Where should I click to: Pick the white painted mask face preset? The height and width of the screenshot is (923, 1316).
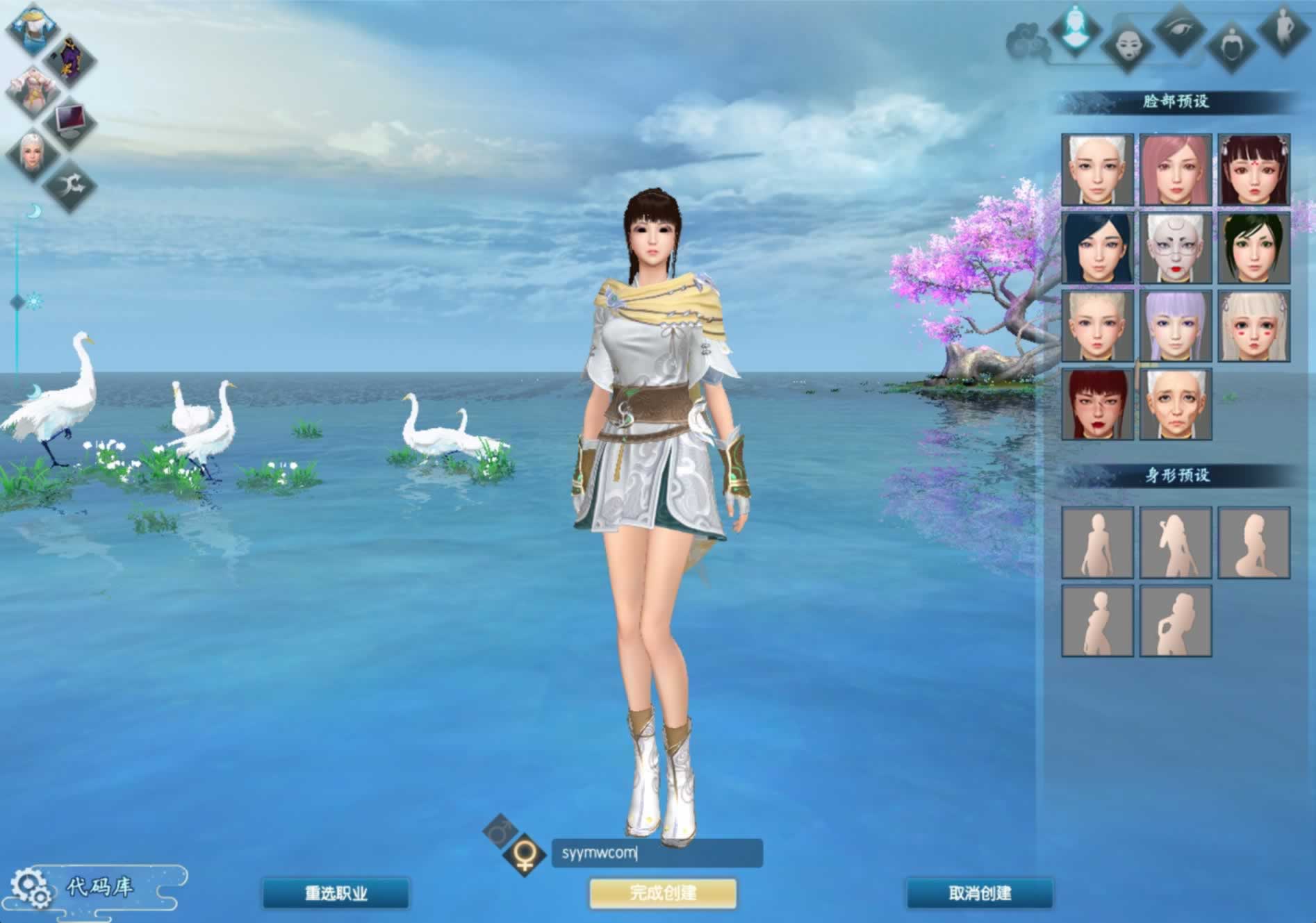point(1176,249)
